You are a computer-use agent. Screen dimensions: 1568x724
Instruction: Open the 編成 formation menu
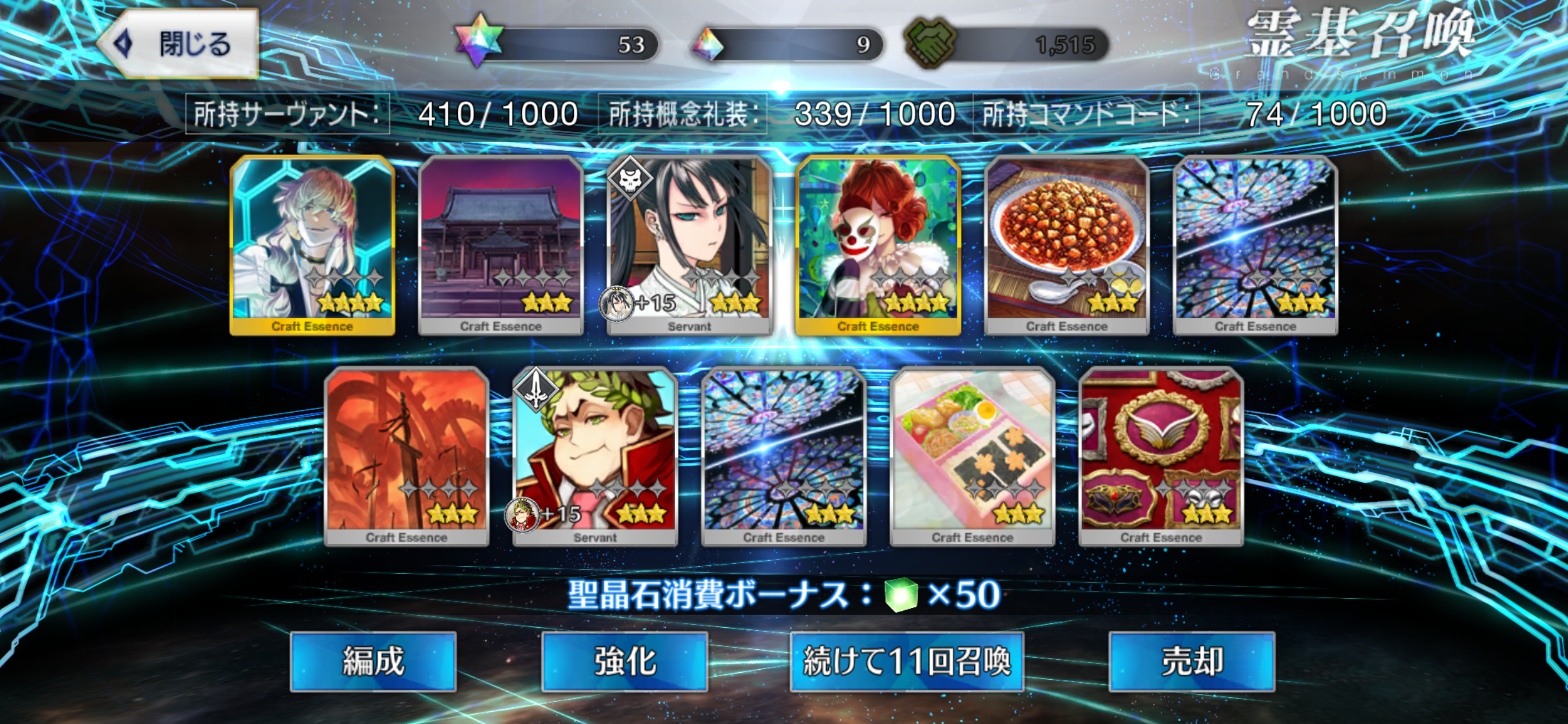(x=373, y=661)
